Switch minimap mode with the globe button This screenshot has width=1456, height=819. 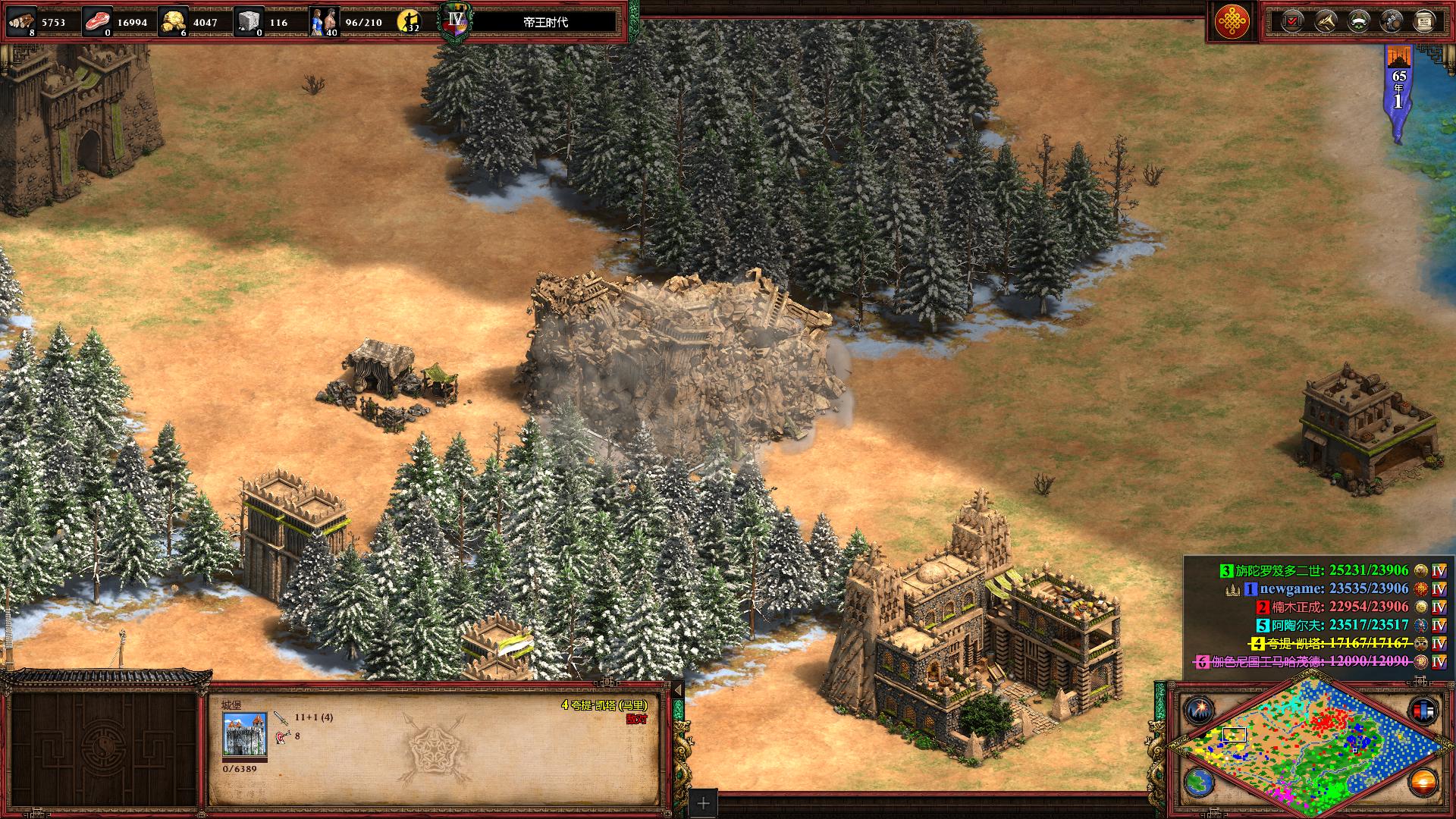click(x=1199, y=783)
